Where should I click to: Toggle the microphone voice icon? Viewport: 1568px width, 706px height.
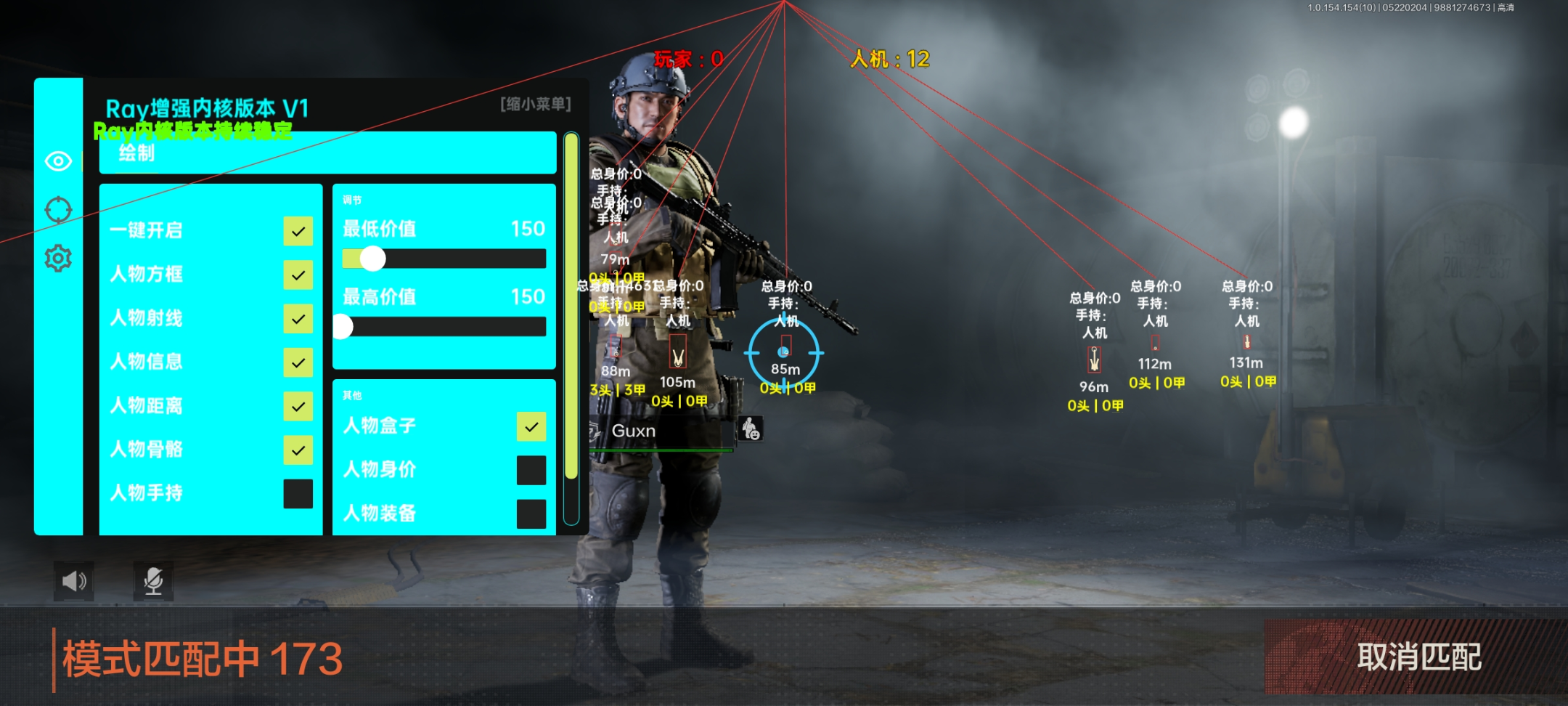[153, 581]
